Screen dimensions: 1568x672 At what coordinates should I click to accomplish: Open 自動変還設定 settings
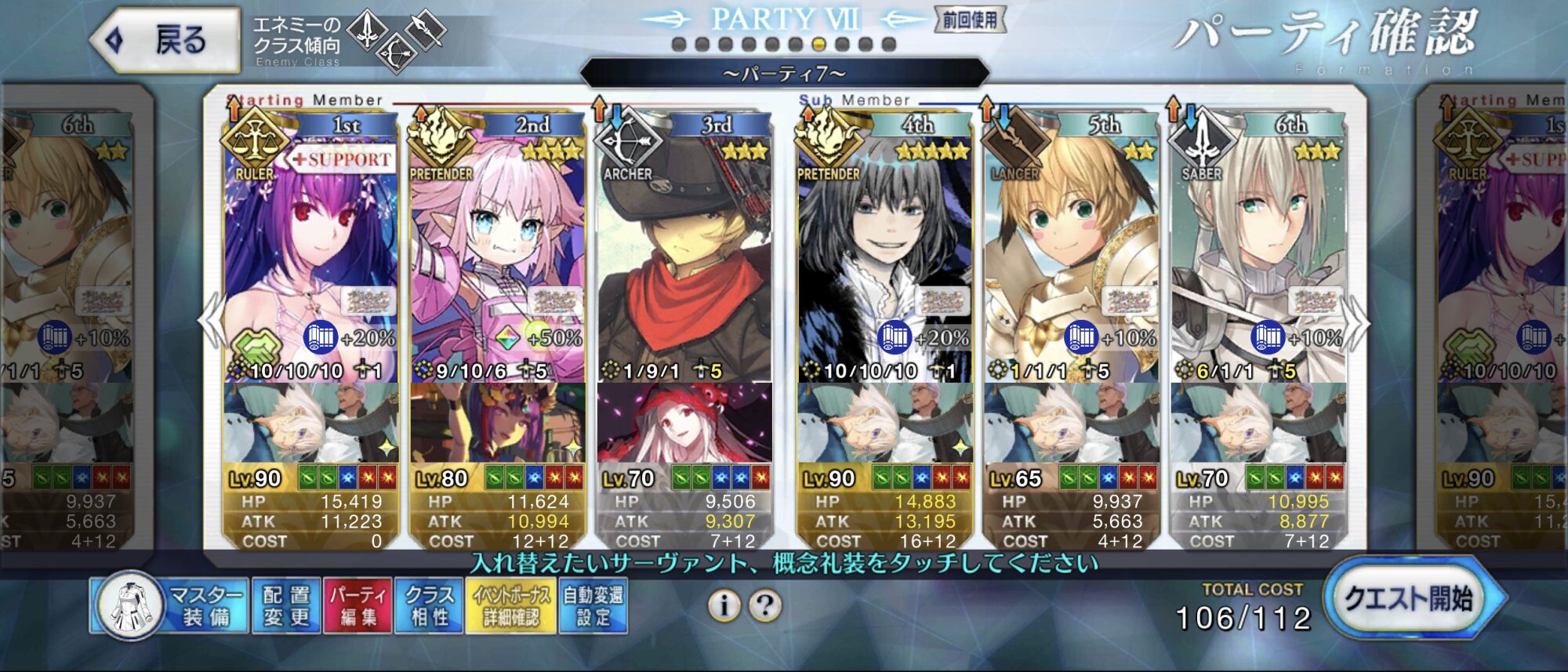[593, 605]
